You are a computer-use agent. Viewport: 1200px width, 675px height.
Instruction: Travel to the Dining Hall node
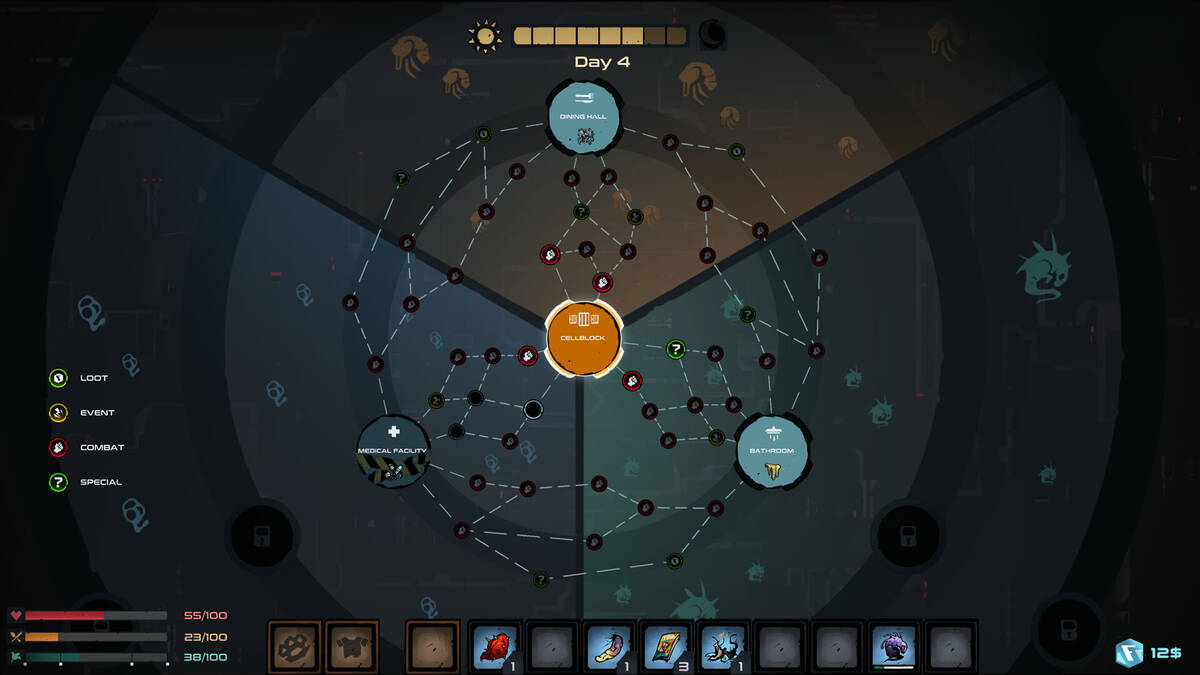585,117
